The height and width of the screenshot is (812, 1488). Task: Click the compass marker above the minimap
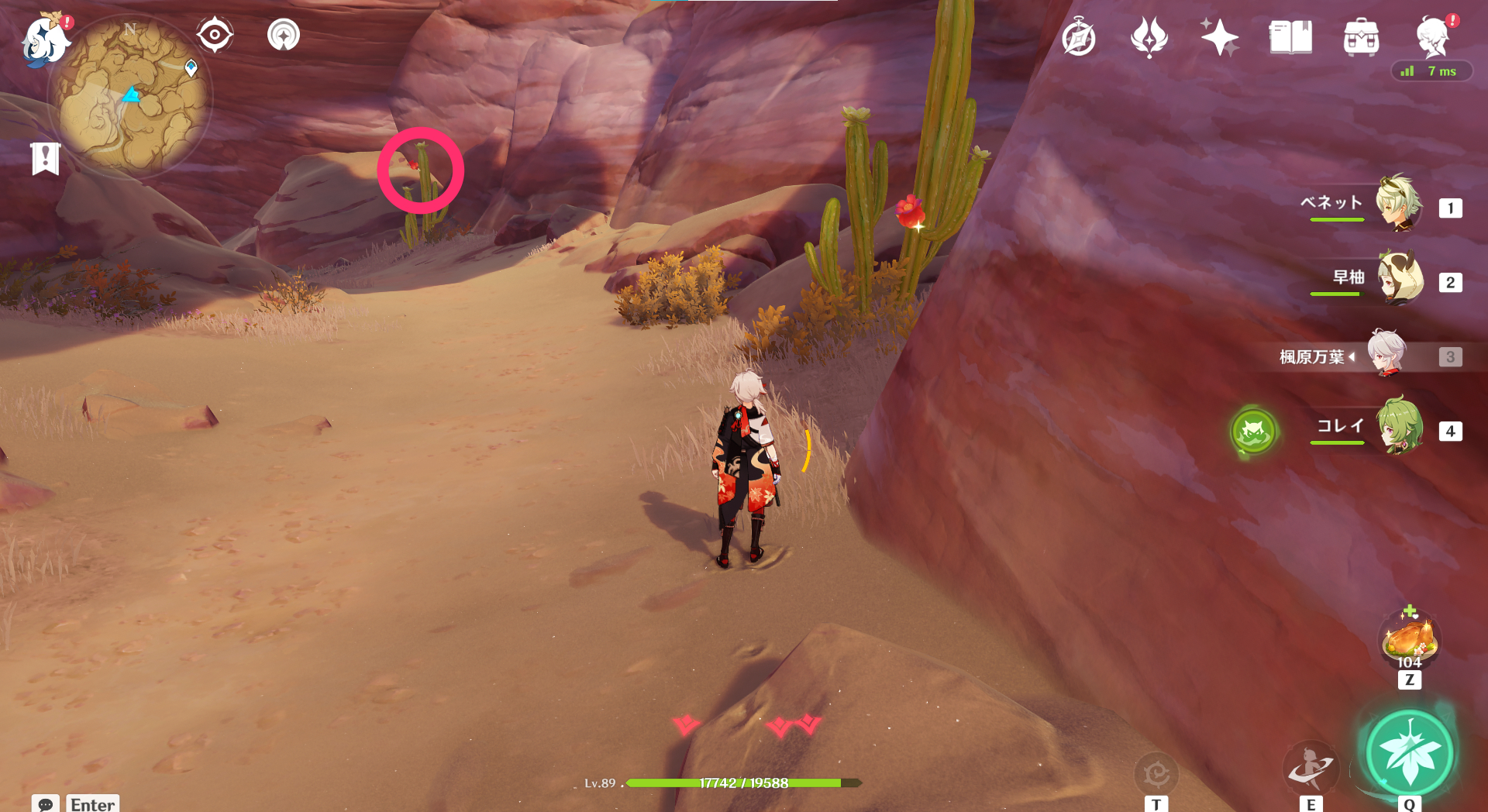point(214,33)
